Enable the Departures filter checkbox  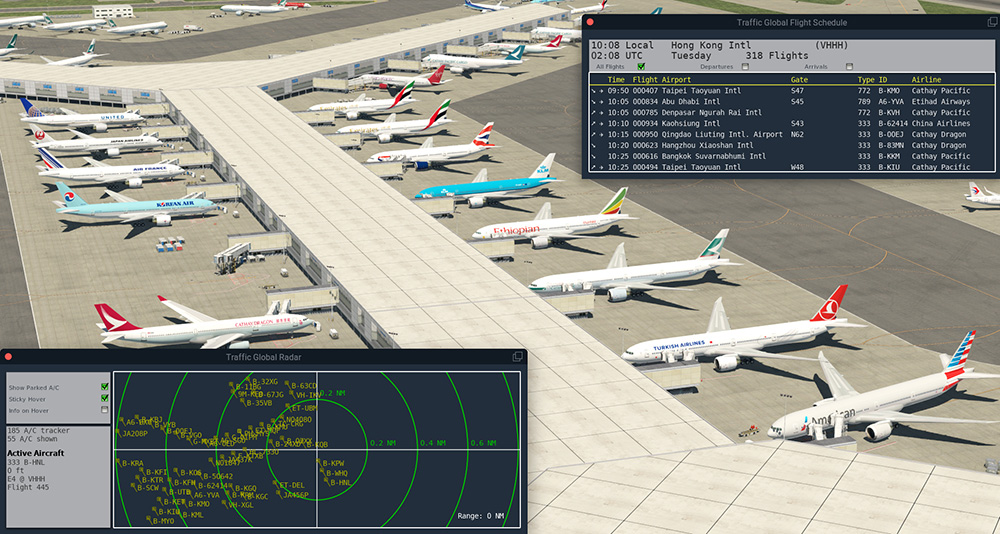pos(745,66)
